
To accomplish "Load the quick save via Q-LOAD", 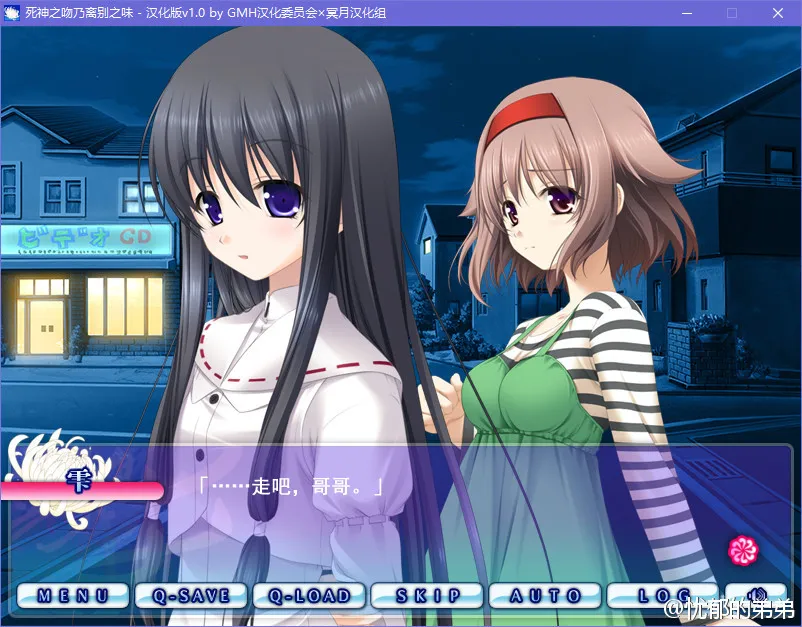I will 309,595.
